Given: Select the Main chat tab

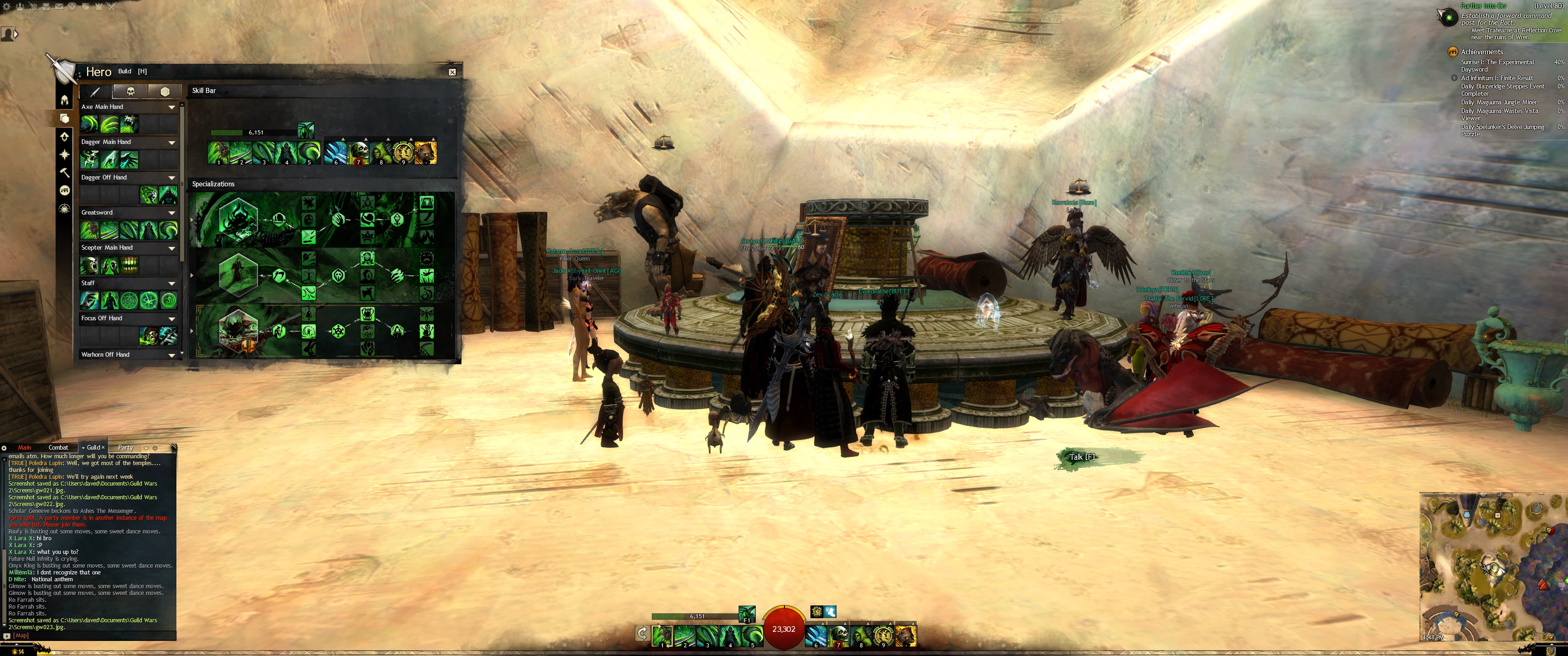Looking at the screenshot, I should pos(24,447).
